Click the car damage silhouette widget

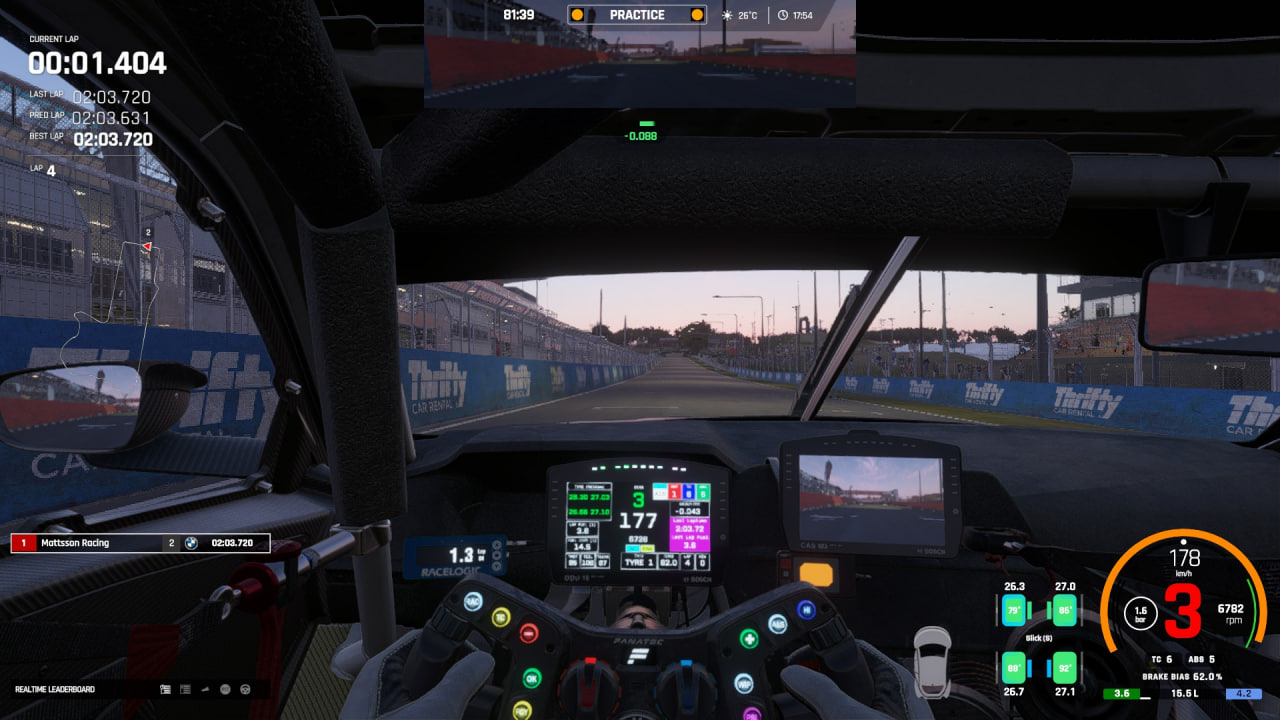(932, 662)
